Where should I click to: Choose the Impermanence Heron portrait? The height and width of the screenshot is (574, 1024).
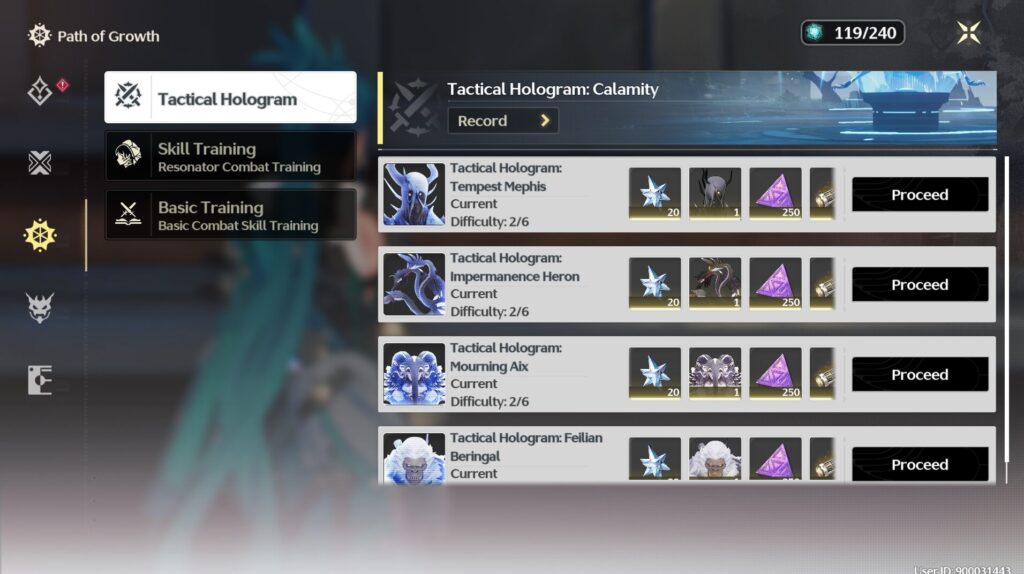(414, 284)
